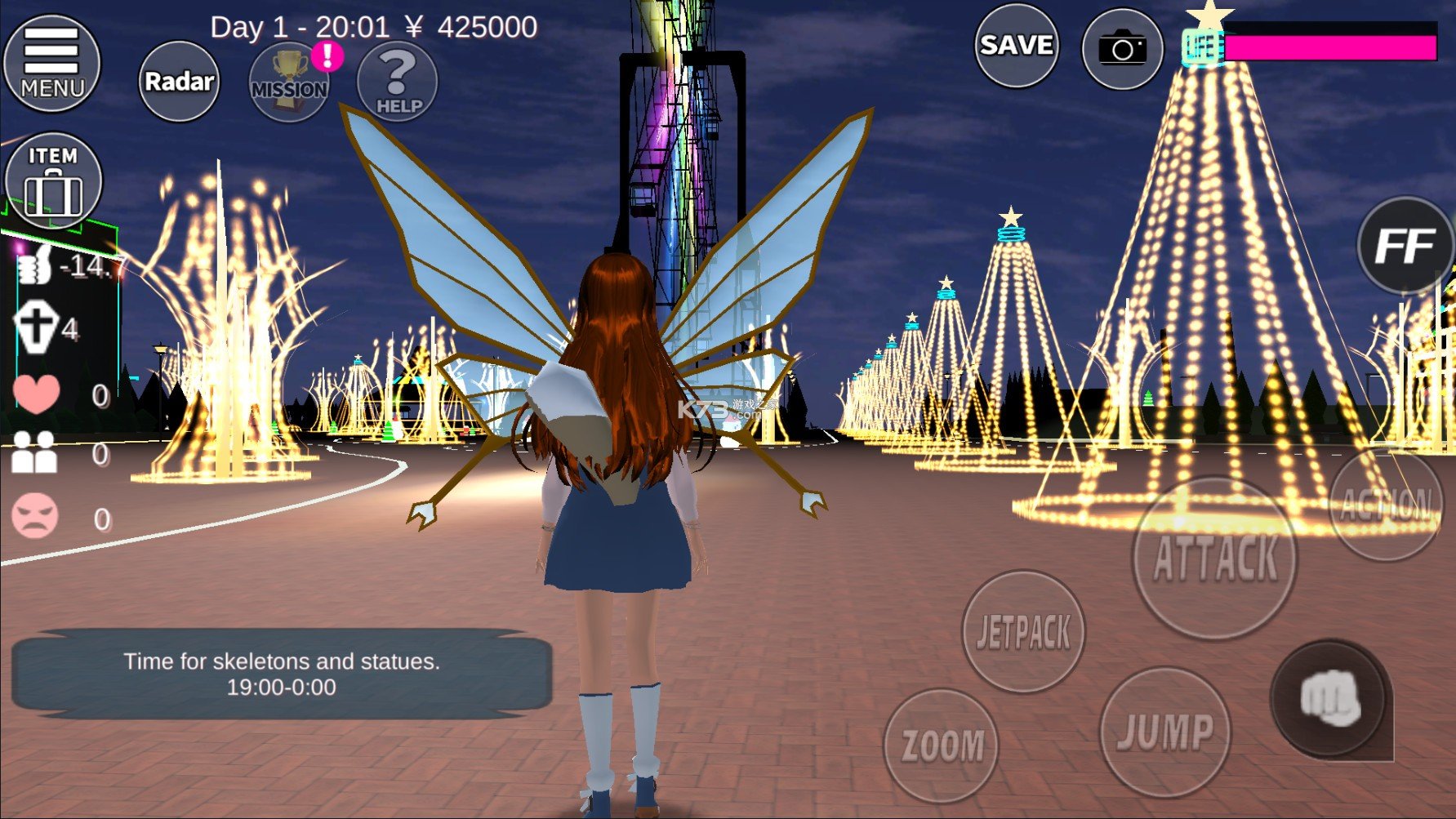Tap the angry face reputation icon
The image size is (1456, 819).
pos(34,516)
